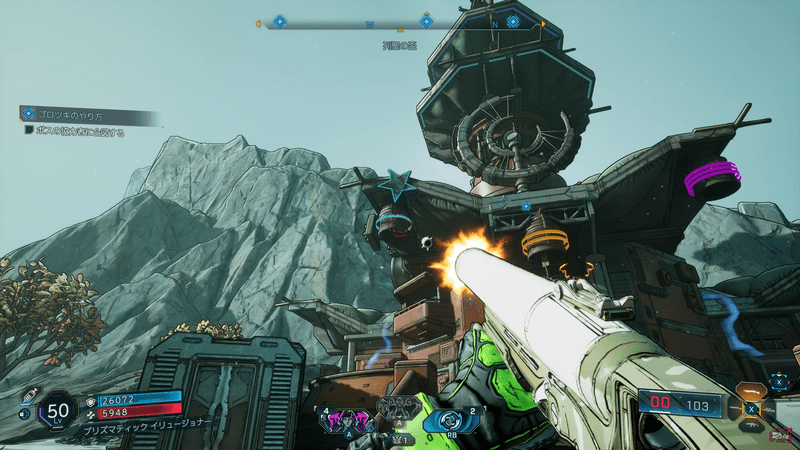The width and height of the screenshot is (800, 450).
Task: Click the blue diamond waypoint marker on the building
Action: (525, 207)
